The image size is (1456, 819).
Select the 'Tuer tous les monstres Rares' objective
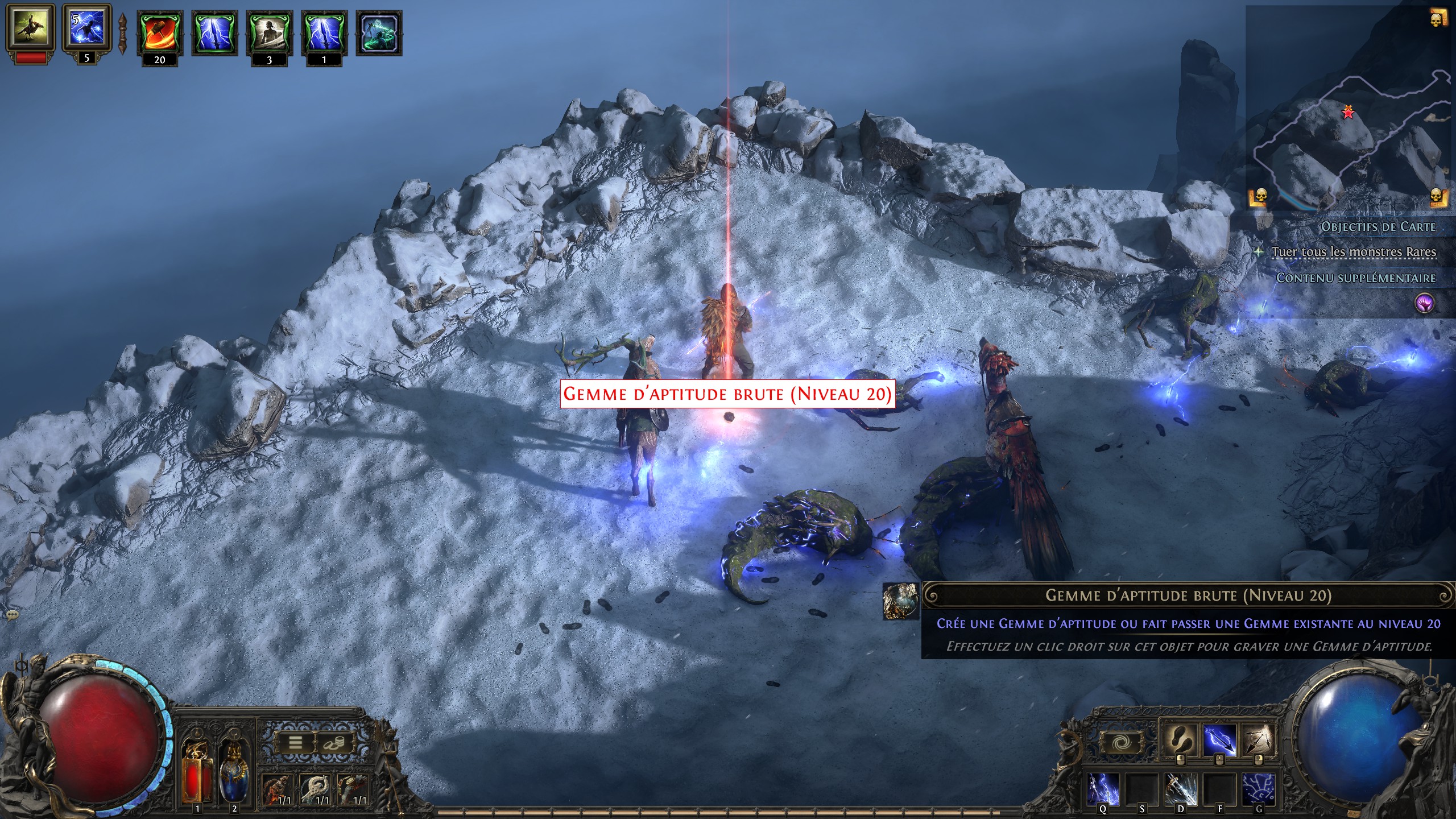click(1354, 251)
